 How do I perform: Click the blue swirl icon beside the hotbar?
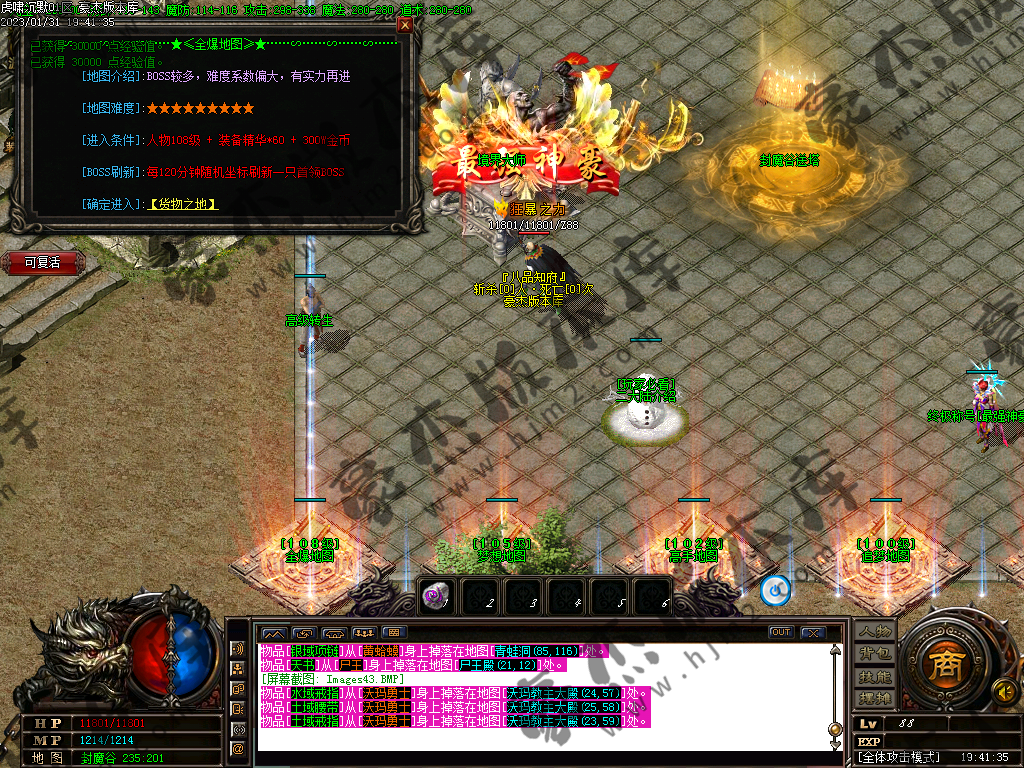click(776, 591)
